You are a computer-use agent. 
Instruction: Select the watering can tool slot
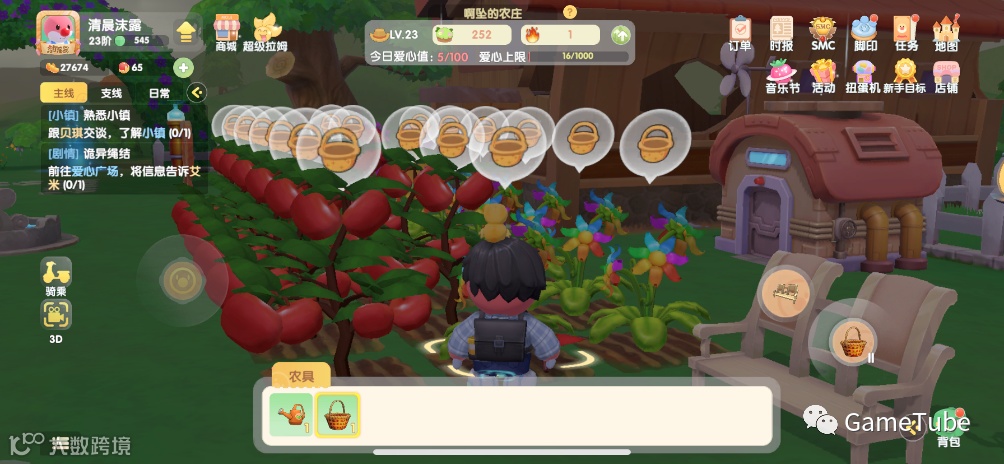click(x=291, y=414)
